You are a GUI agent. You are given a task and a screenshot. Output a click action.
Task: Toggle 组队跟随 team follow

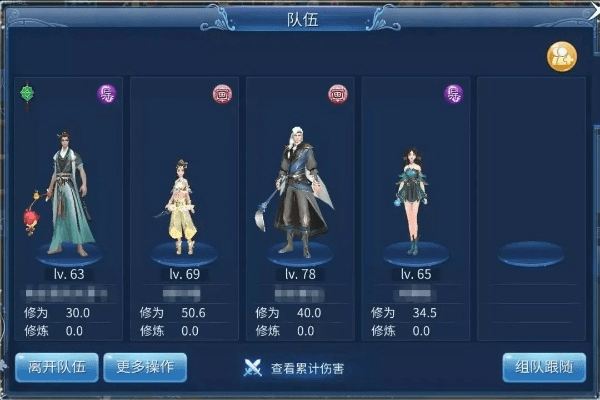pos(543,367)
